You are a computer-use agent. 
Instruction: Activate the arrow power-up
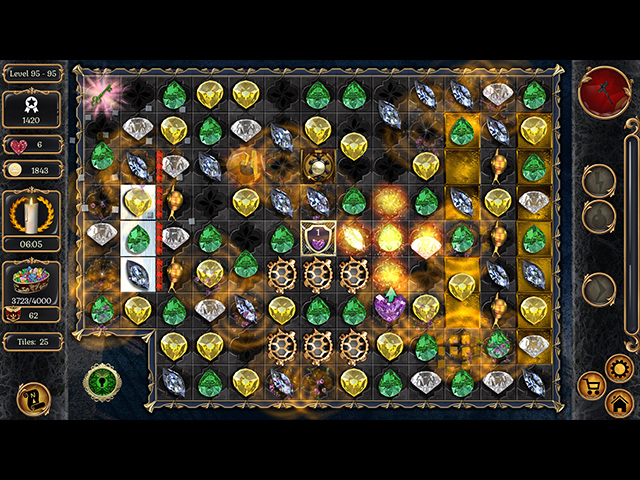pyautogui.click(x=599, y=288)
